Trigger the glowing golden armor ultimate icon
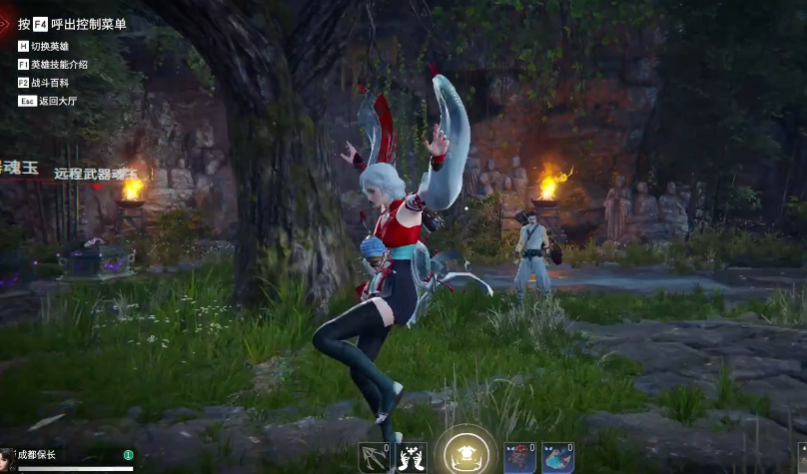The height and width of the screenshot is (474, 807). (x=465, y=455)
